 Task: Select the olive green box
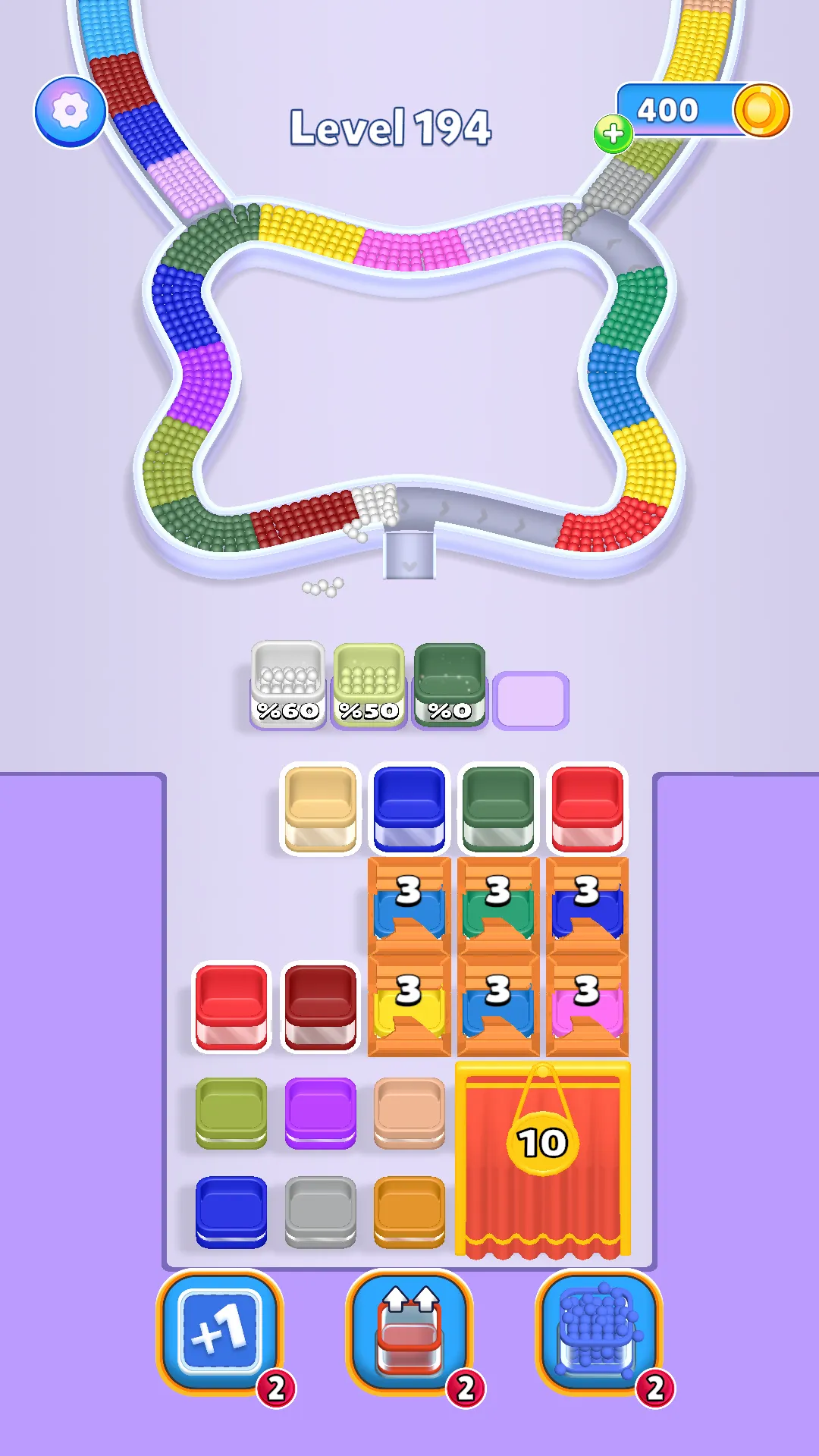click(x=231, y=1112)
